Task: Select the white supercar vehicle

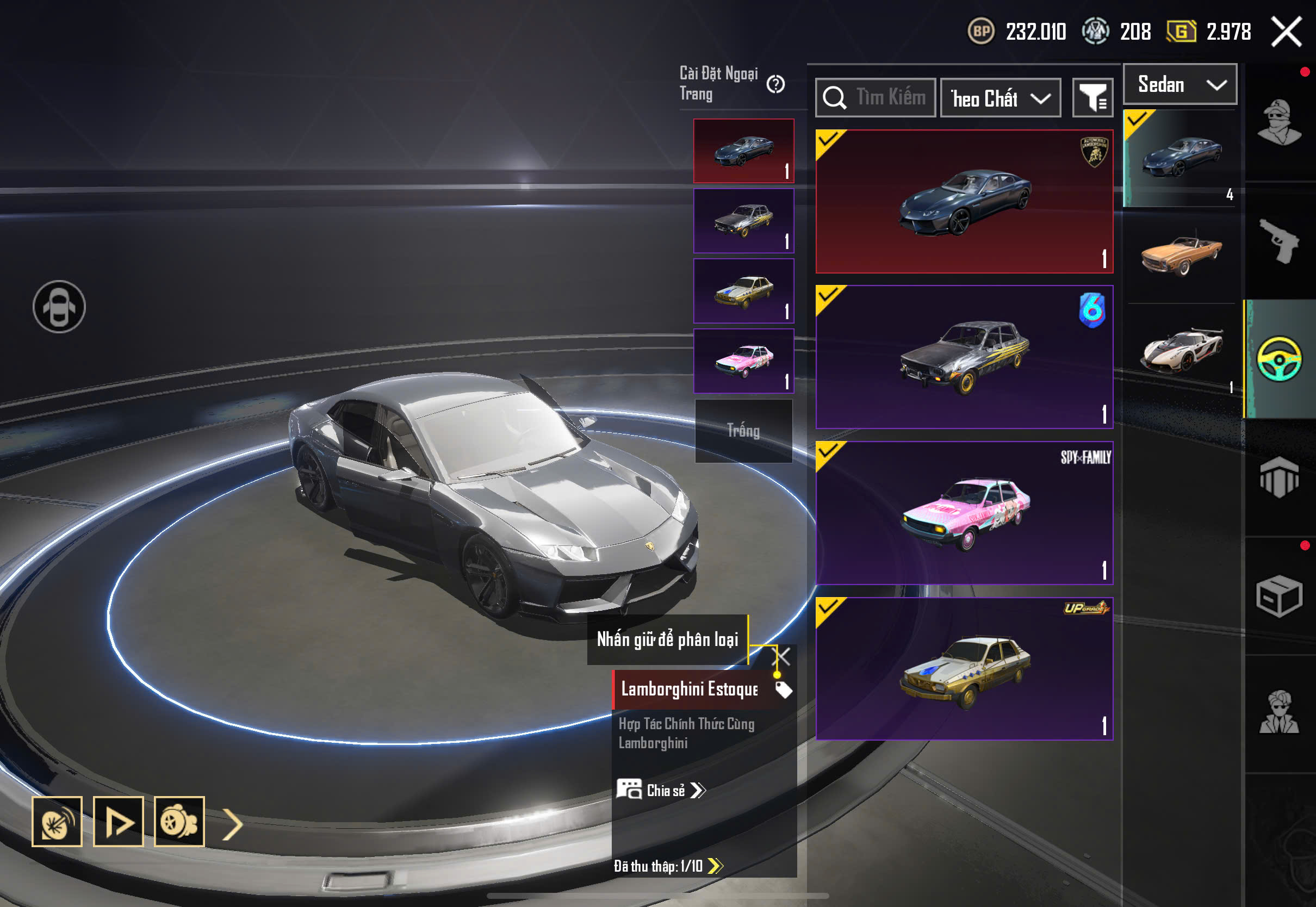Action: (1181, 349)
